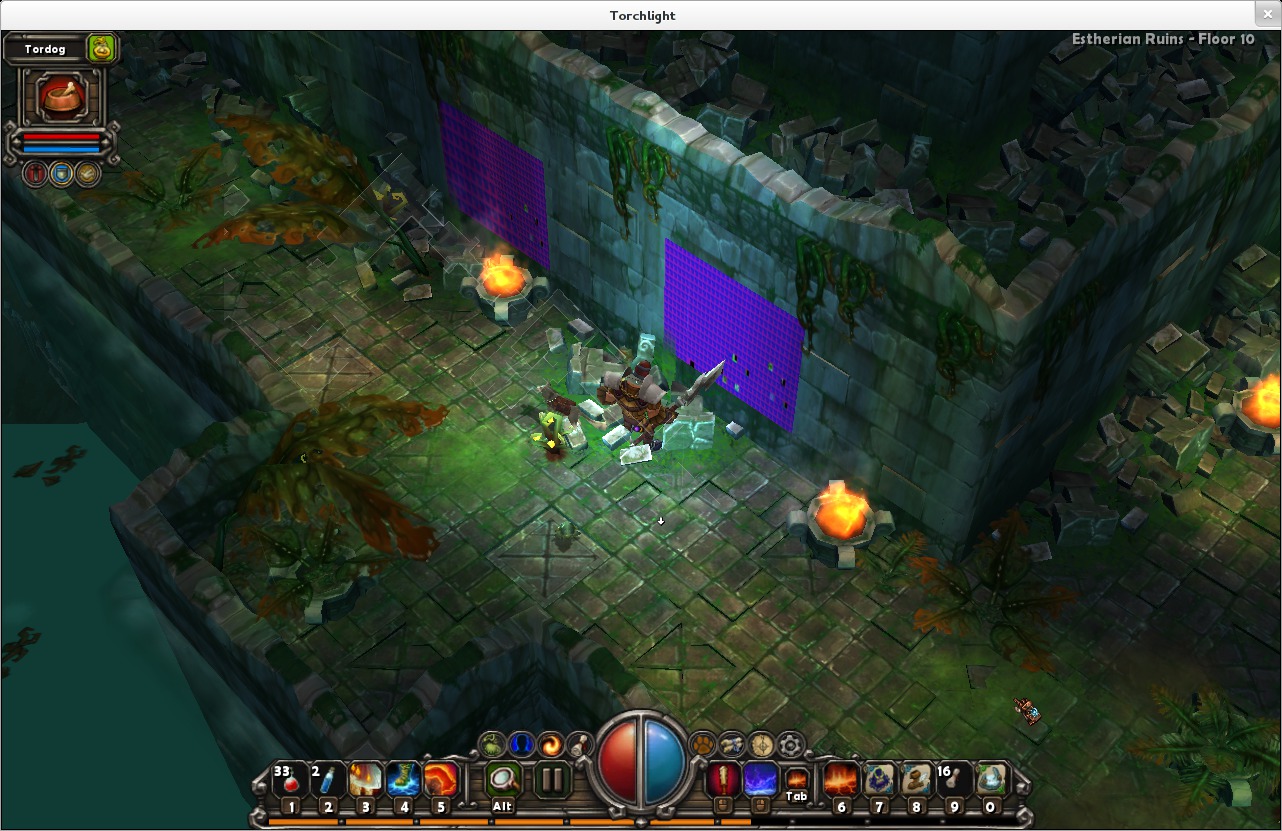1282x831 pixels.
Task: Use the red health potion in slot 1
Action: point(290,780)
